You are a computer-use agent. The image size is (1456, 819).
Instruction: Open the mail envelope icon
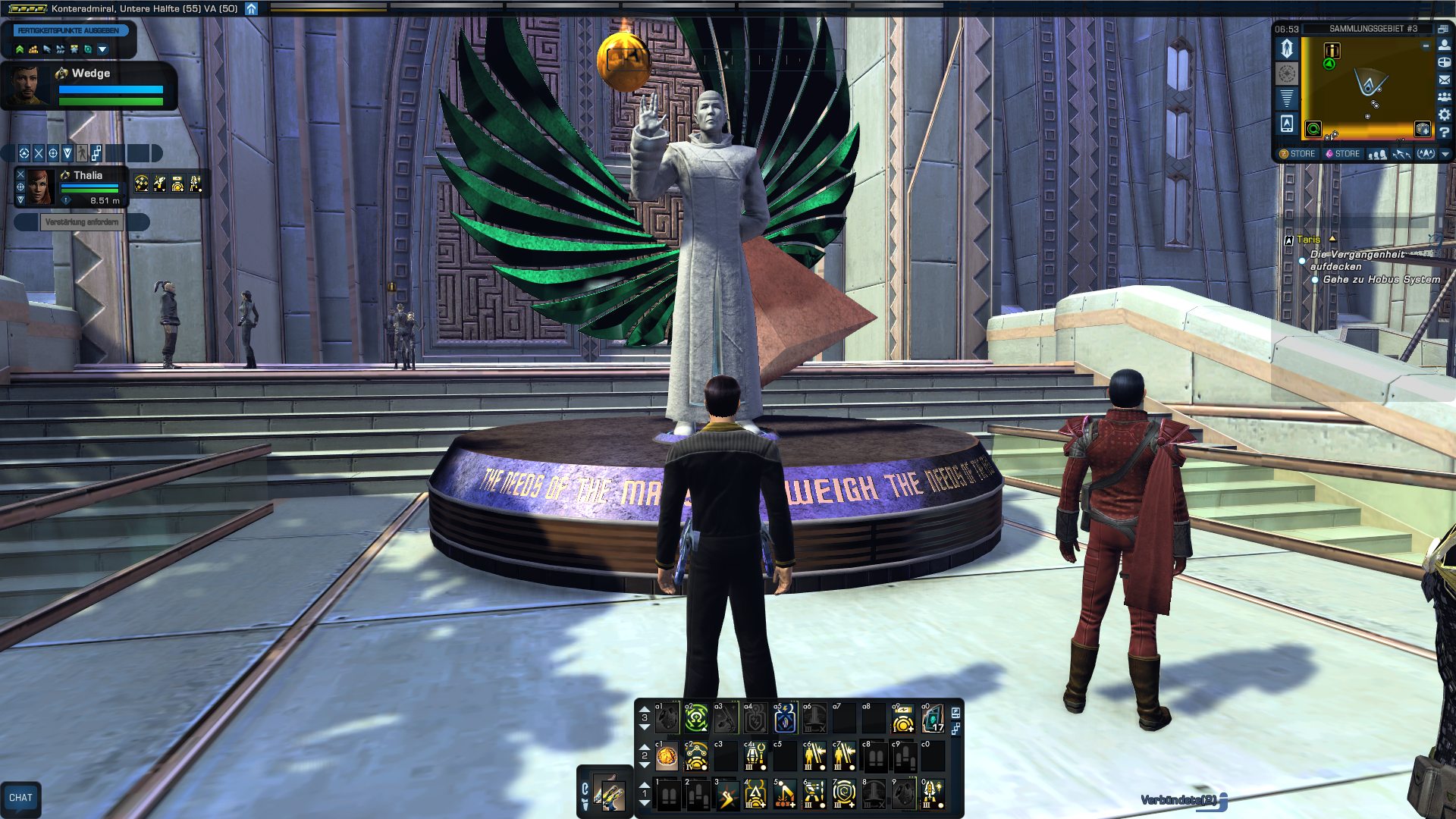1445,80
